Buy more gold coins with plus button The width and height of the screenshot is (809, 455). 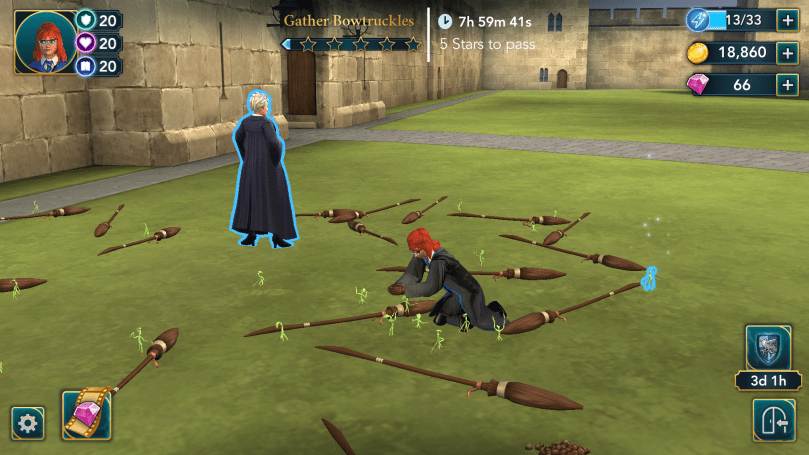tap(787, 52)
